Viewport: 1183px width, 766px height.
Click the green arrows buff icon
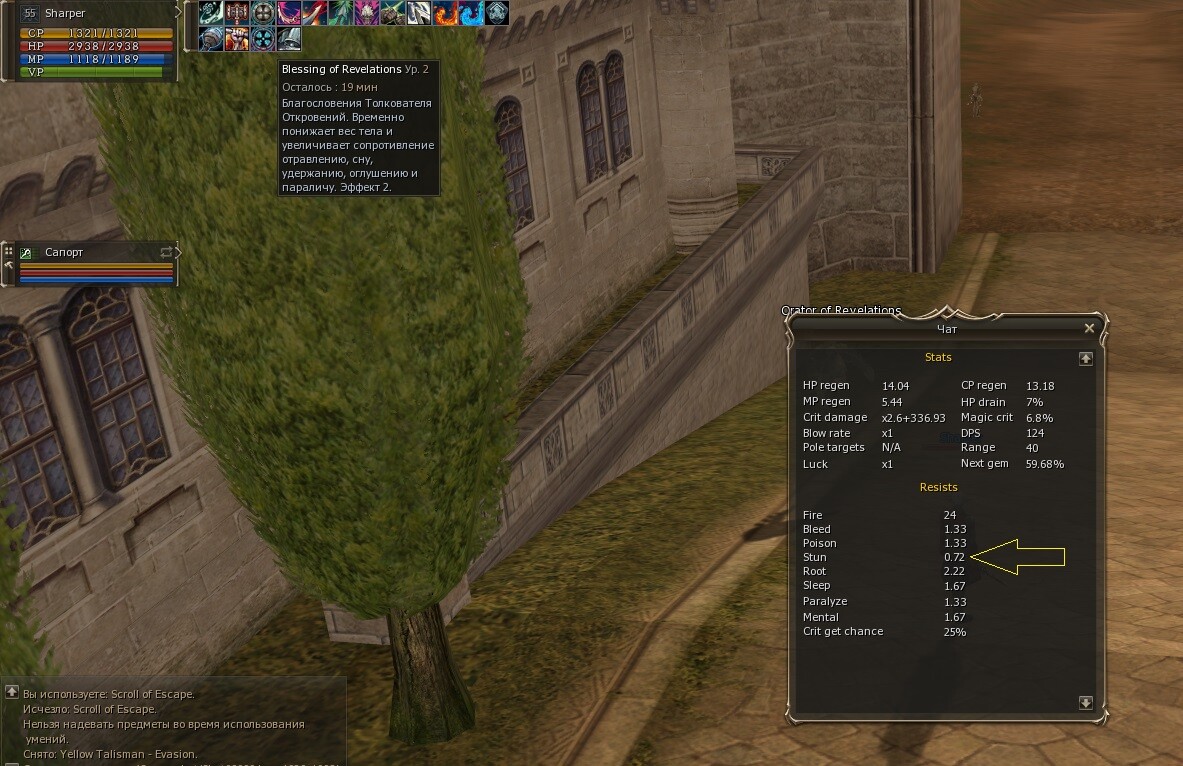(341, 13)
